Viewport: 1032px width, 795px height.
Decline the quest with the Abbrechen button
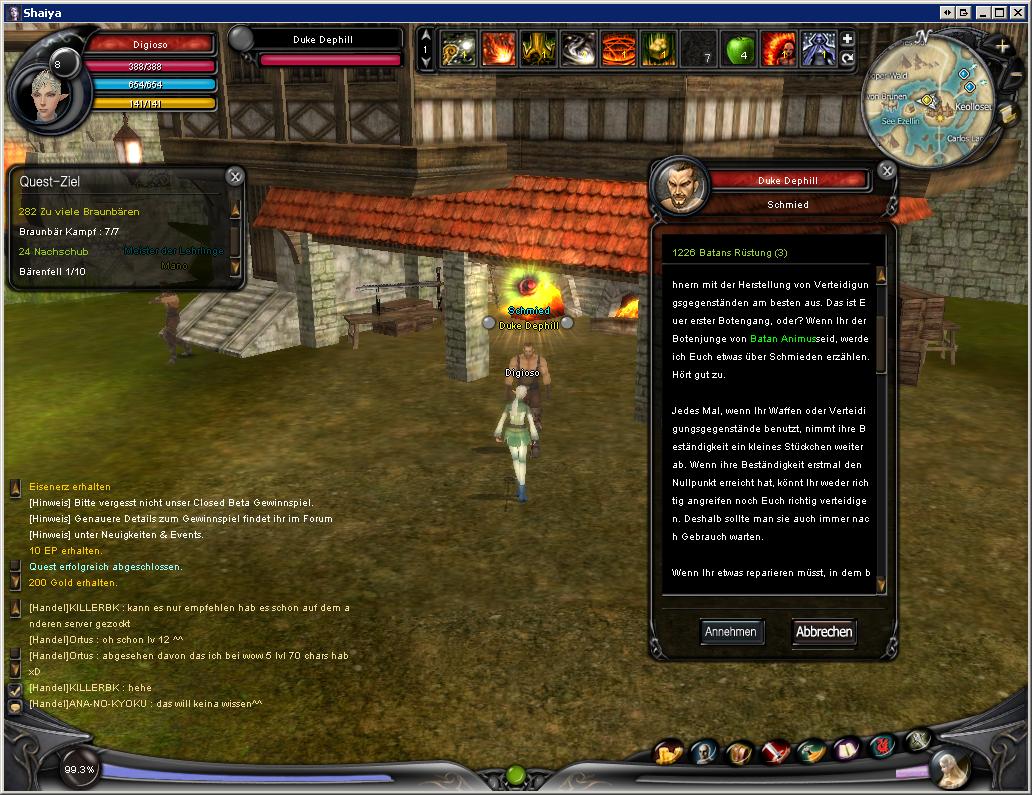(x=824, y=631)
